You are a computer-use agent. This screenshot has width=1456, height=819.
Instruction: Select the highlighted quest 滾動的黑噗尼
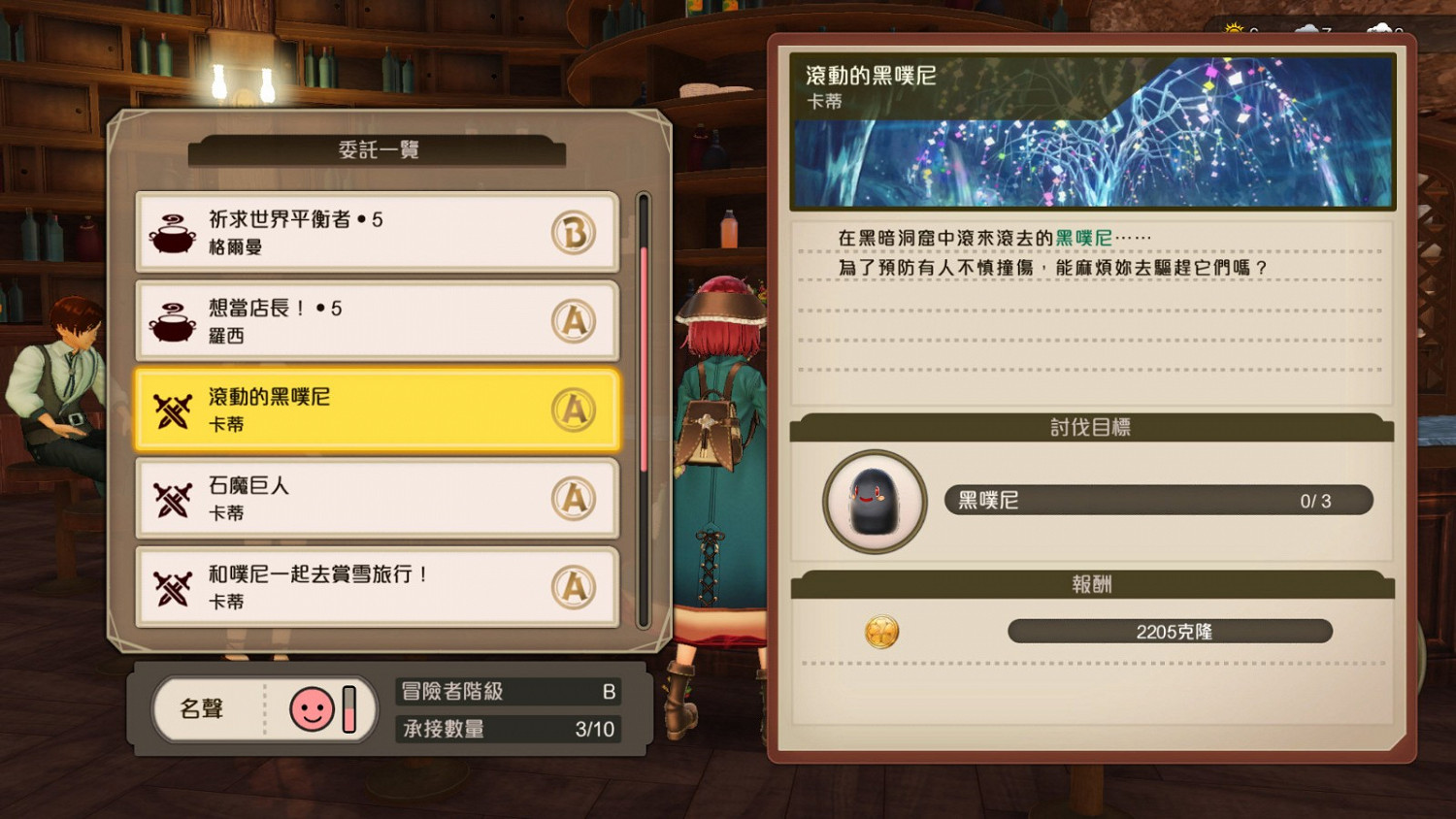click(x=379, y=409)
